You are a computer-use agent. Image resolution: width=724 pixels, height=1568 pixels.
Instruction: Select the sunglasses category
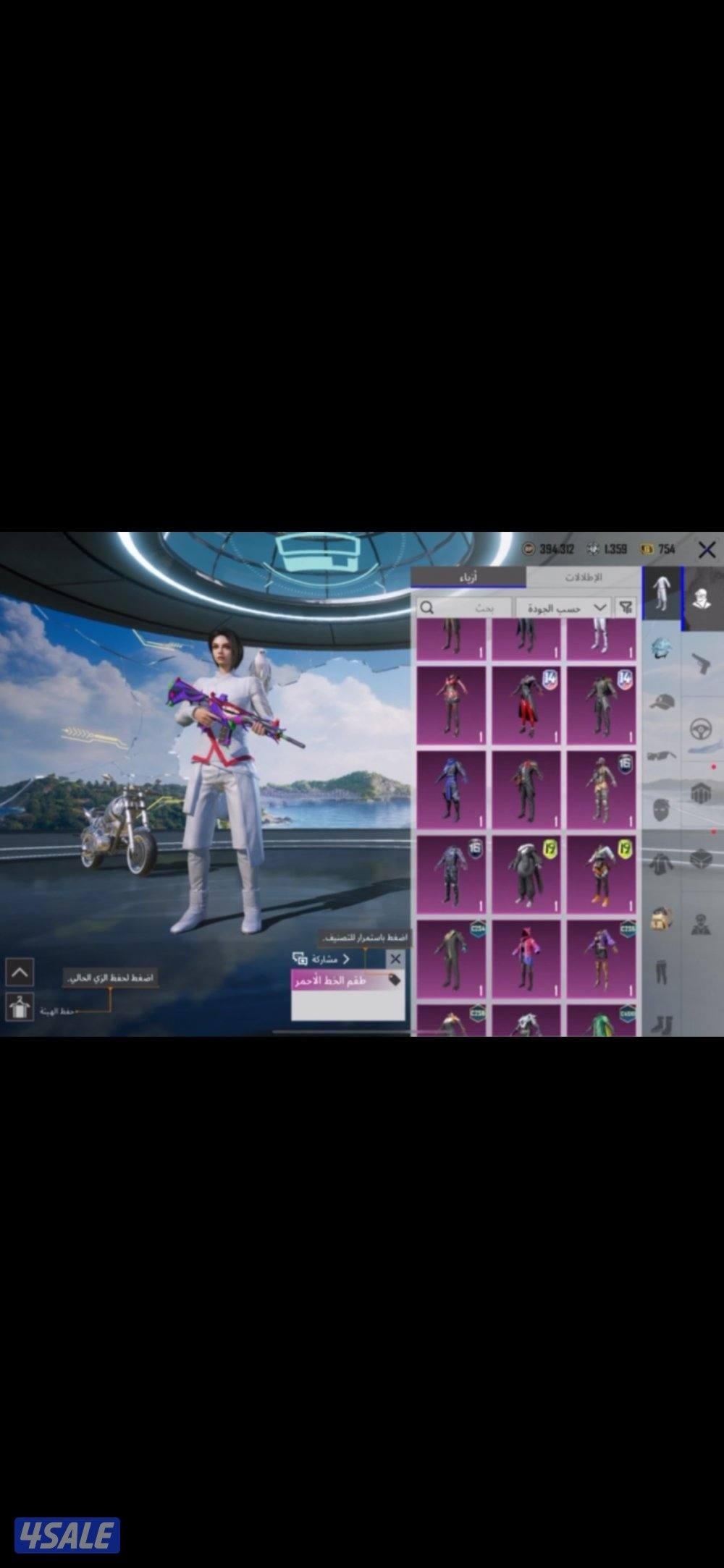[661, 756]
